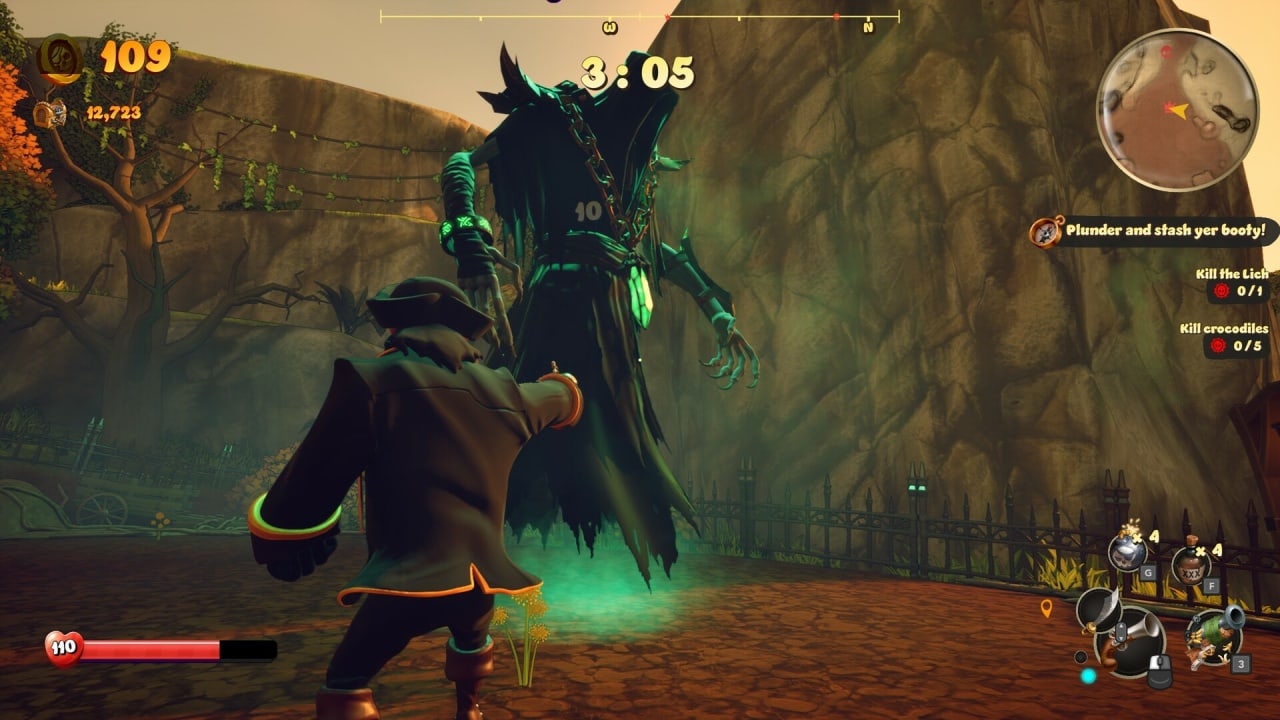Select the skull bomb item

coord(1126,553)
